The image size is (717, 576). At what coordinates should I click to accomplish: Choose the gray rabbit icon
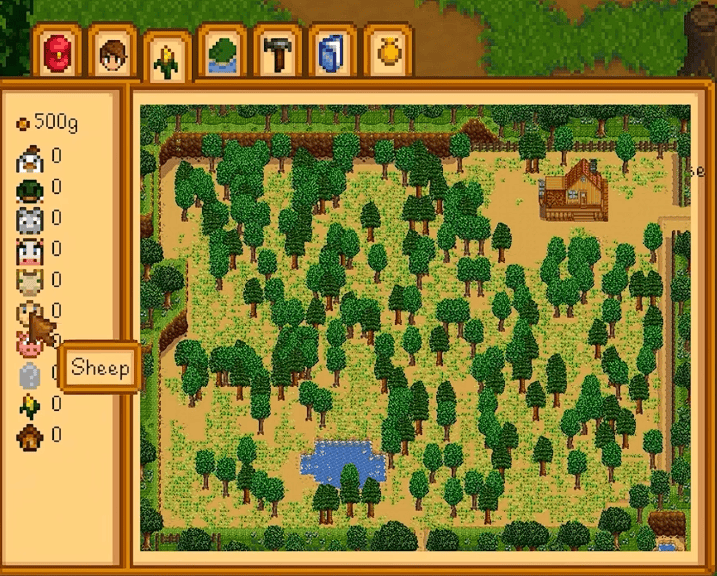point(29,218)
